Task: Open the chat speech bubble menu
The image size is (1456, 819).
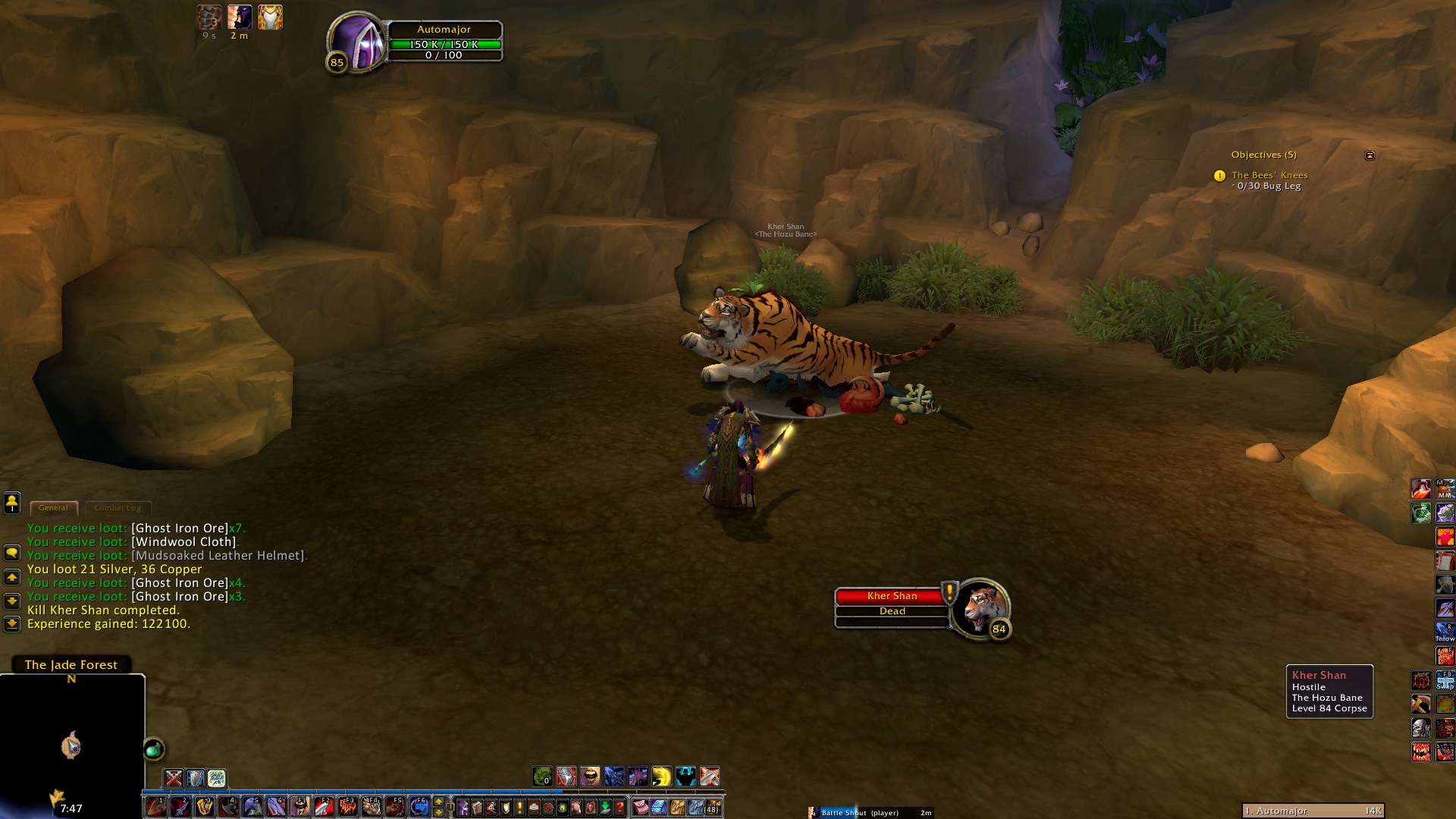Action: click(x=12, y=553)
